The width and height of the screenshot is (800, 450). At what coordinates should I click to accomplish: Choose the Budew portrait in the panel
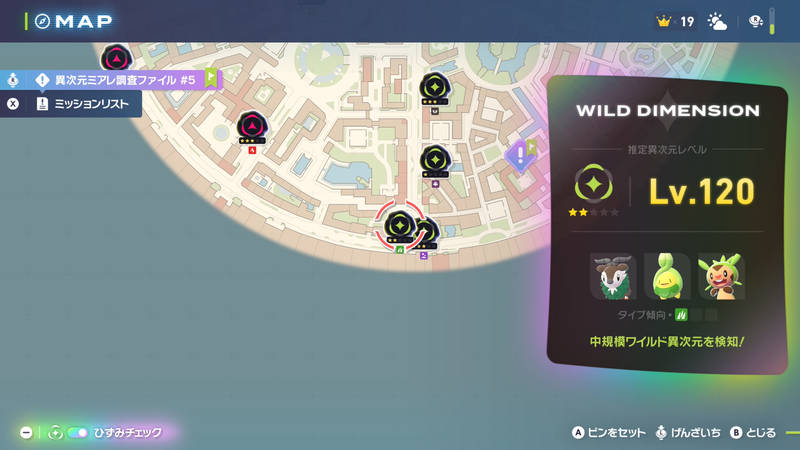666,277
